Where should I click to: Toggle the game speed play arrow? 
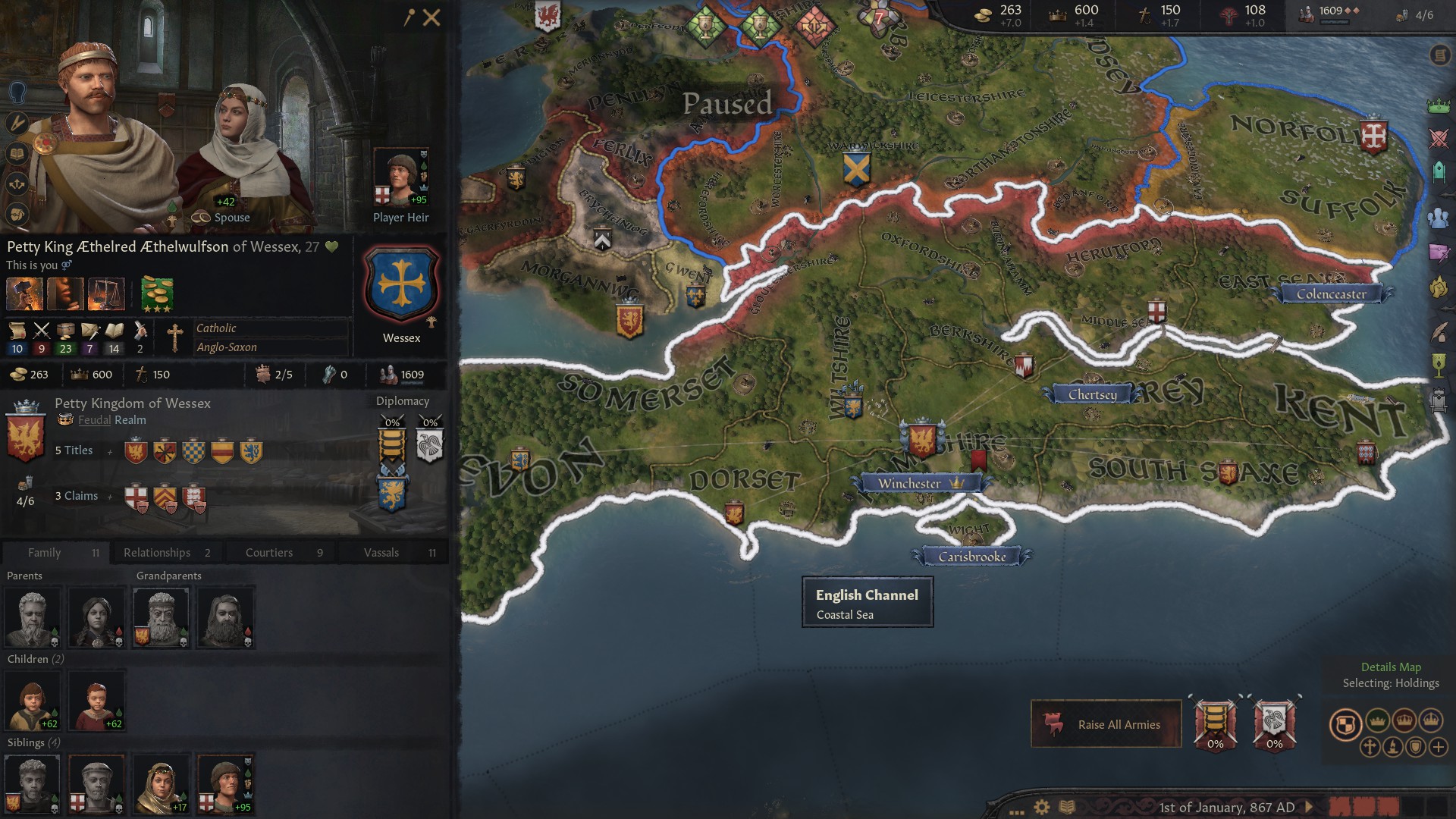[1309, 807]
